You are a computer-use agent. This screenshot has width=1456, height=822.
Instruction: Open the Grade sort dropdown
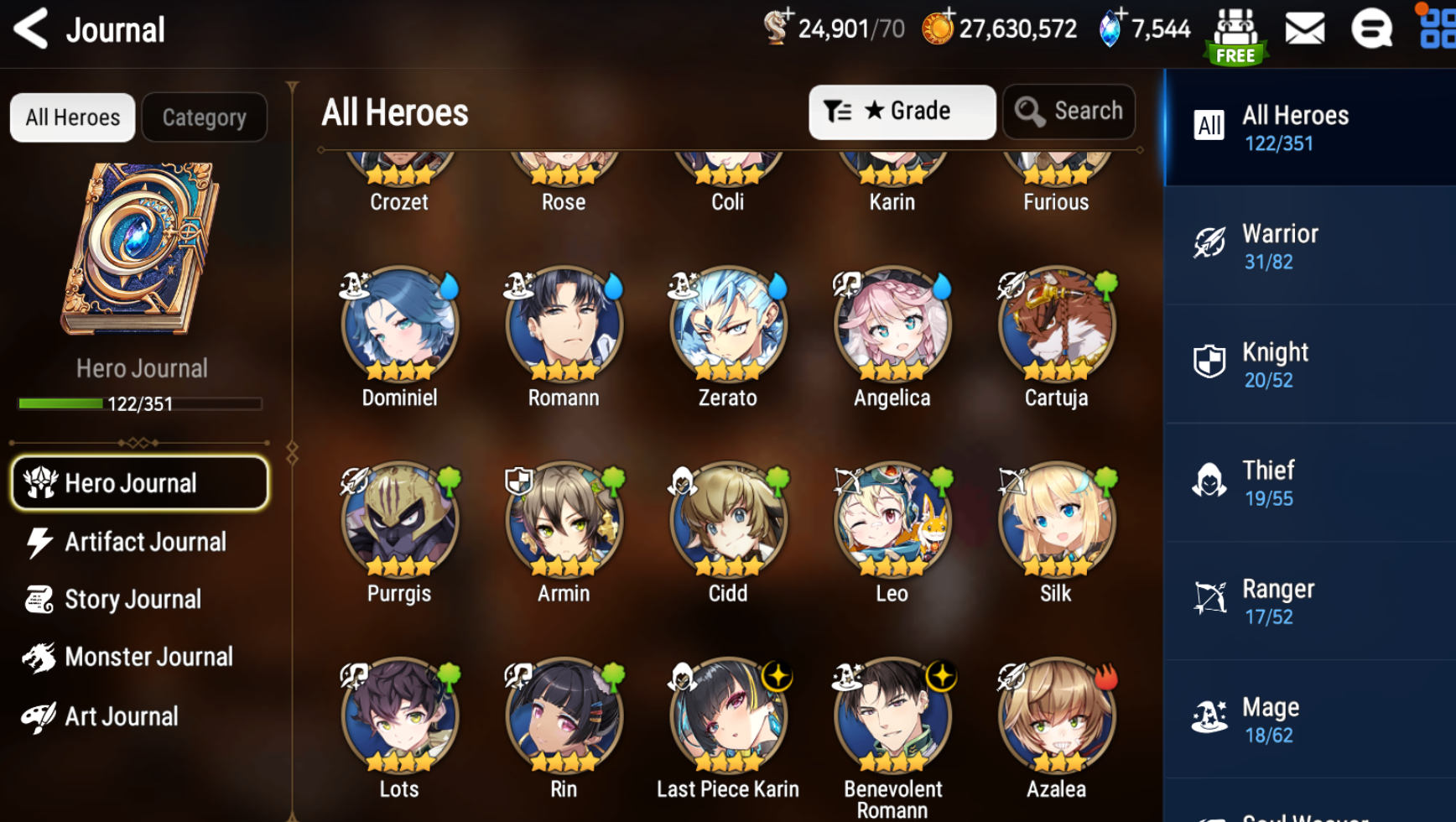pyautogui.click(x=902, y=112)
